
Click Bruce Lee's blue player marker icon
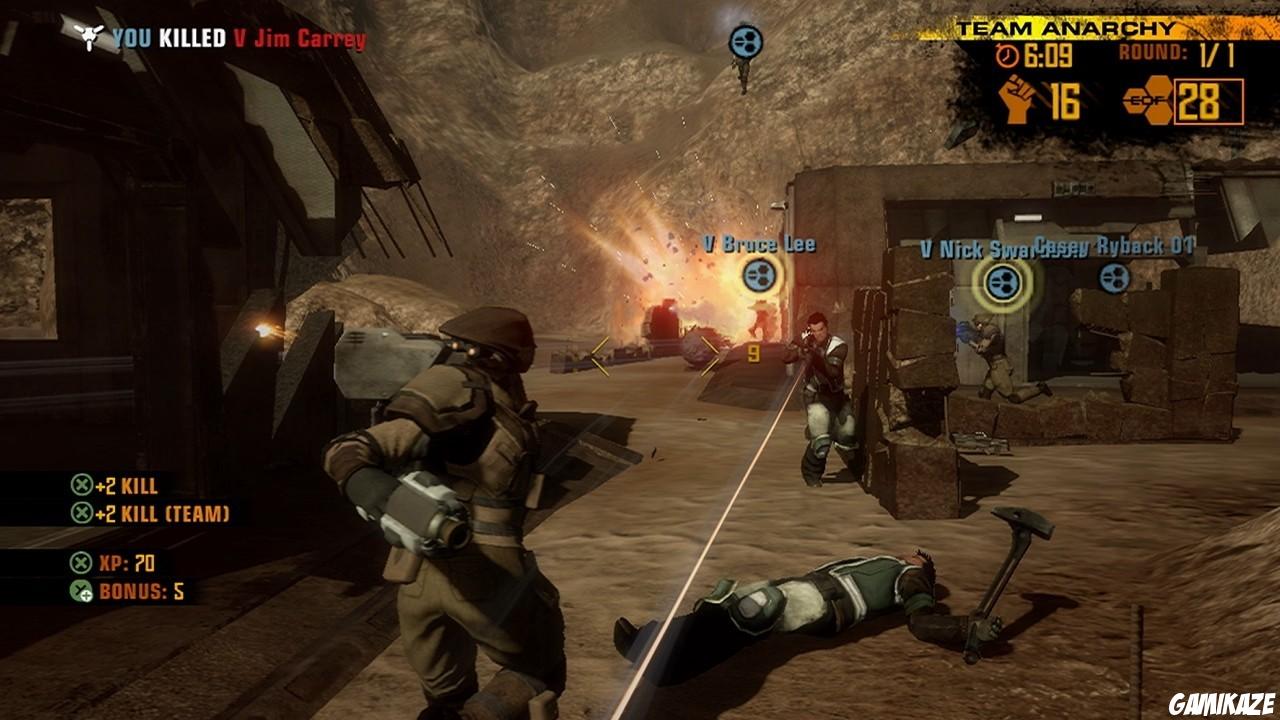click(x=758, y=274)
